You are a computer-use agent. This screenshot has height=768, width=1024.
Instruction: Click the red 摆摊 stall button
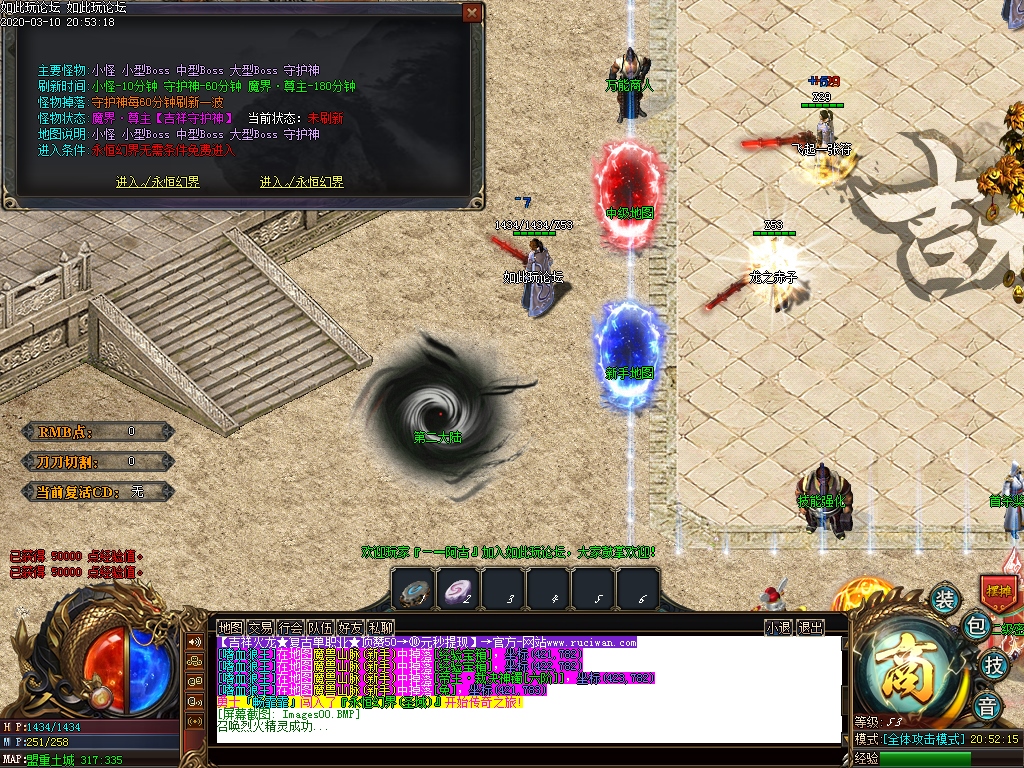click(x=998, y=591)
